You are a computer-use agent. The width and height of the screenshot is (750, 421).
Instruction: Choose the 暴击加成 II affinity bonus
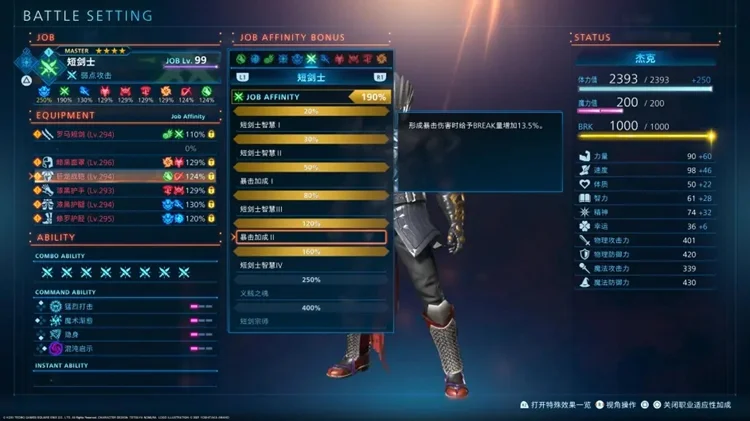click(x=308, y=237)
